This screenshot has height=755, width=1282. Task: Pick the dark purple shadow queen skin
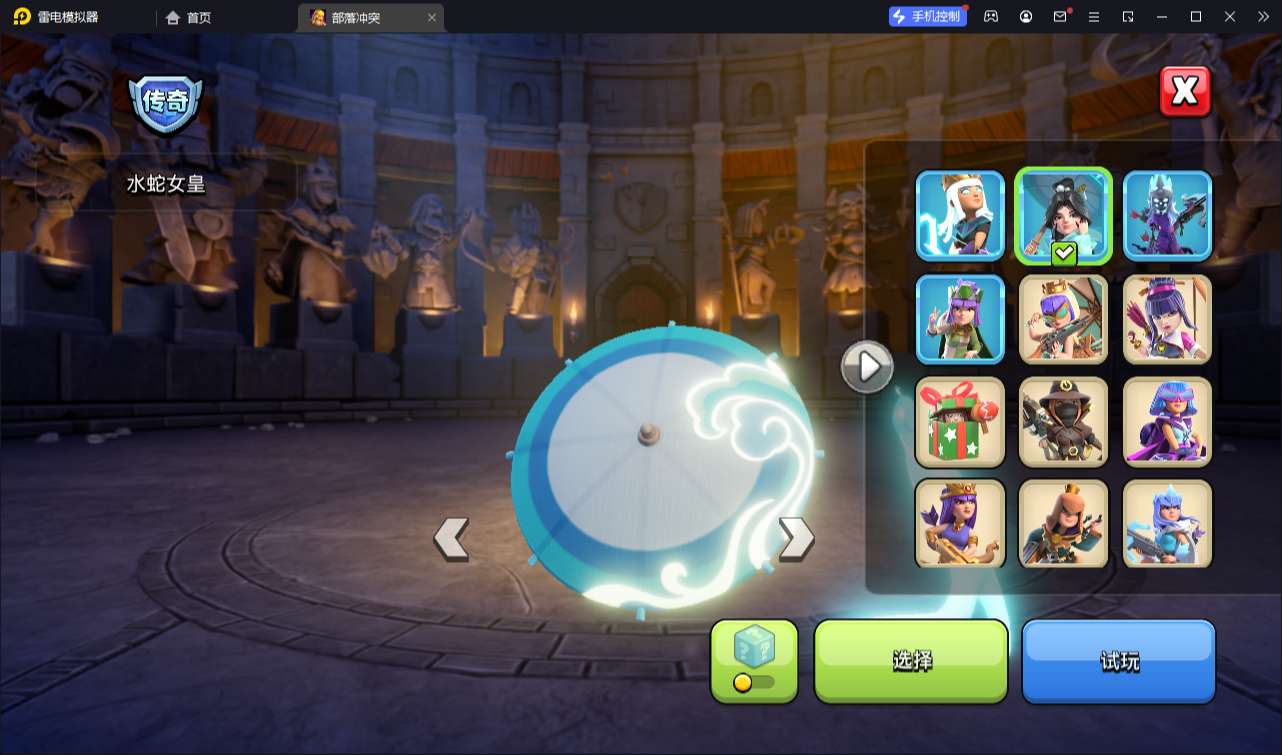(1167, 216)
